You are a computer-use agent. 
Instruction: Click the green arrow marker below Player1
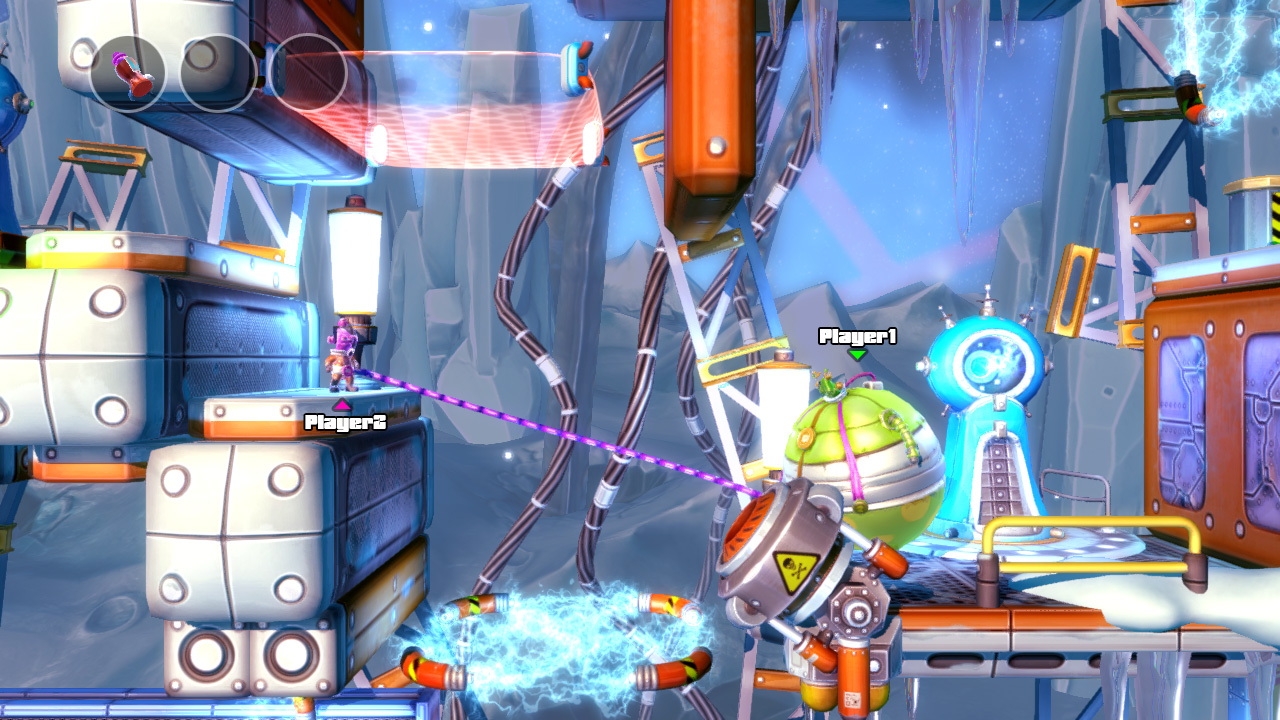point(855,355)
